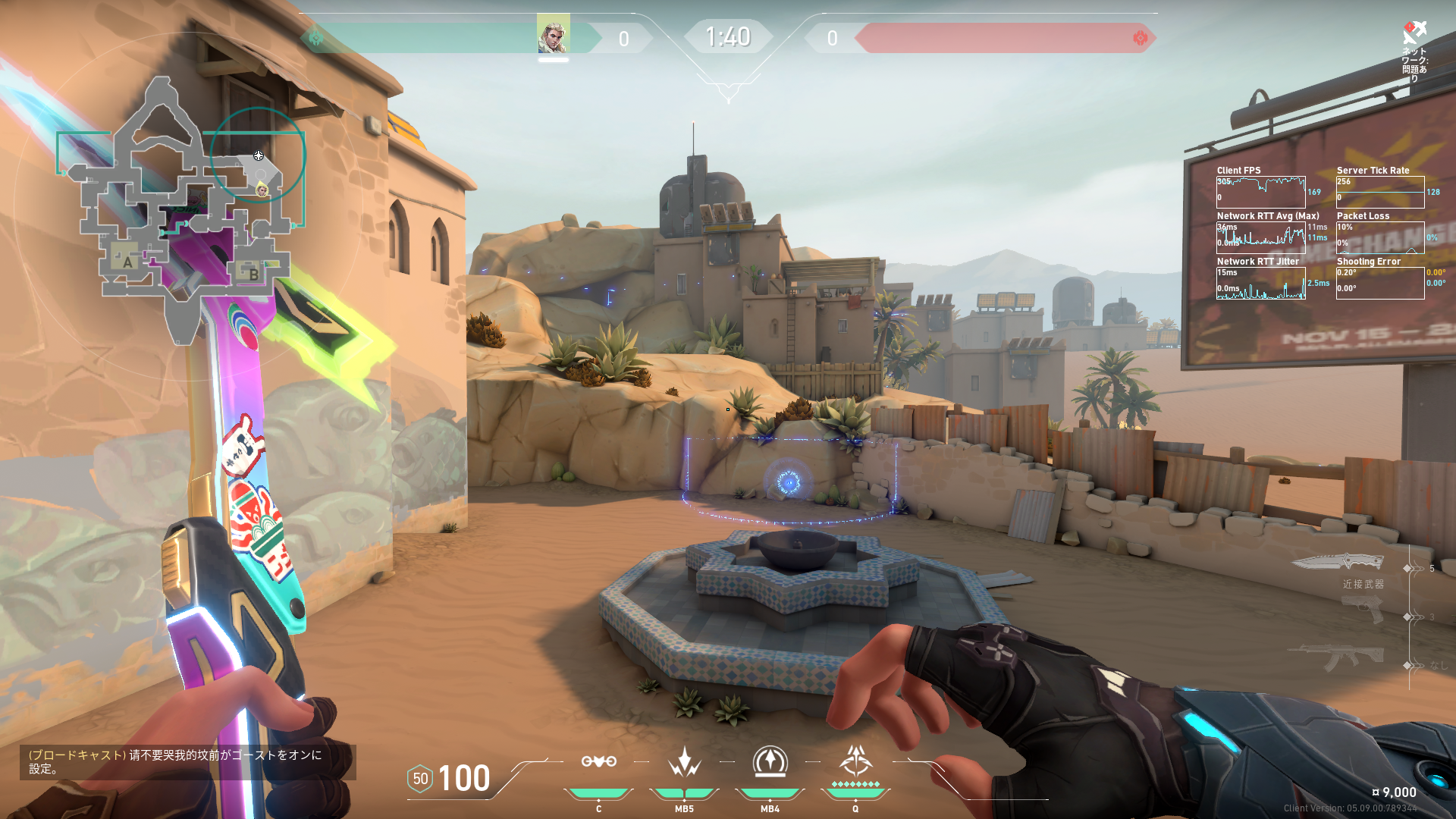Use the dome-shaped ability bound to MB4
The height and width of the screenshot is (819, 1456).
(x=770, y=761)
